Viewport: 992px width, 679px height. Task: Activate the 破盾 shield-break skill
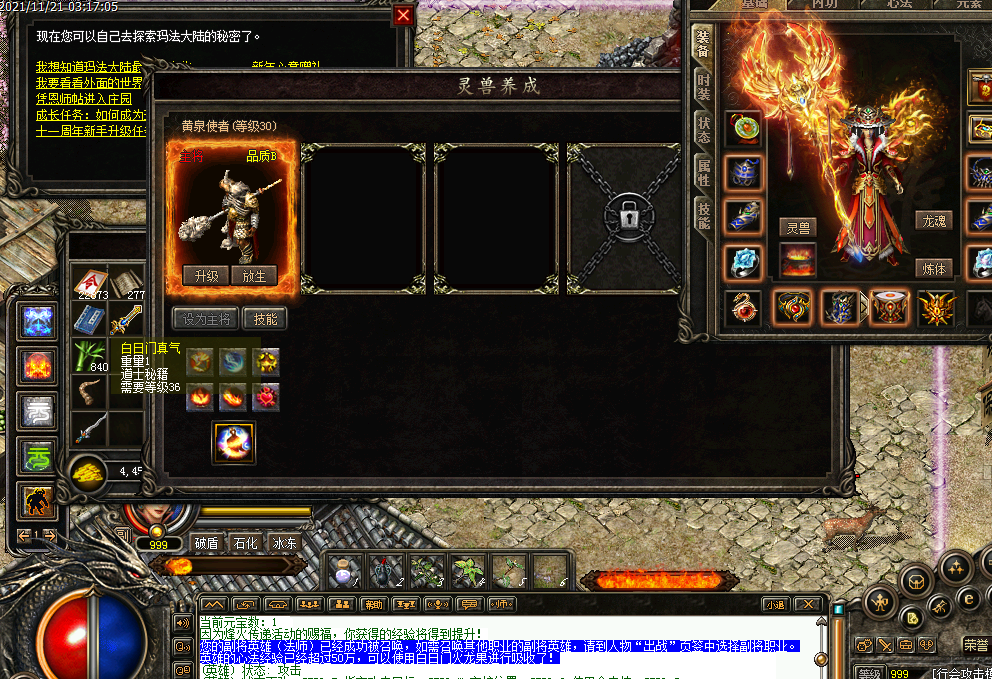click(x=206, y=544)
